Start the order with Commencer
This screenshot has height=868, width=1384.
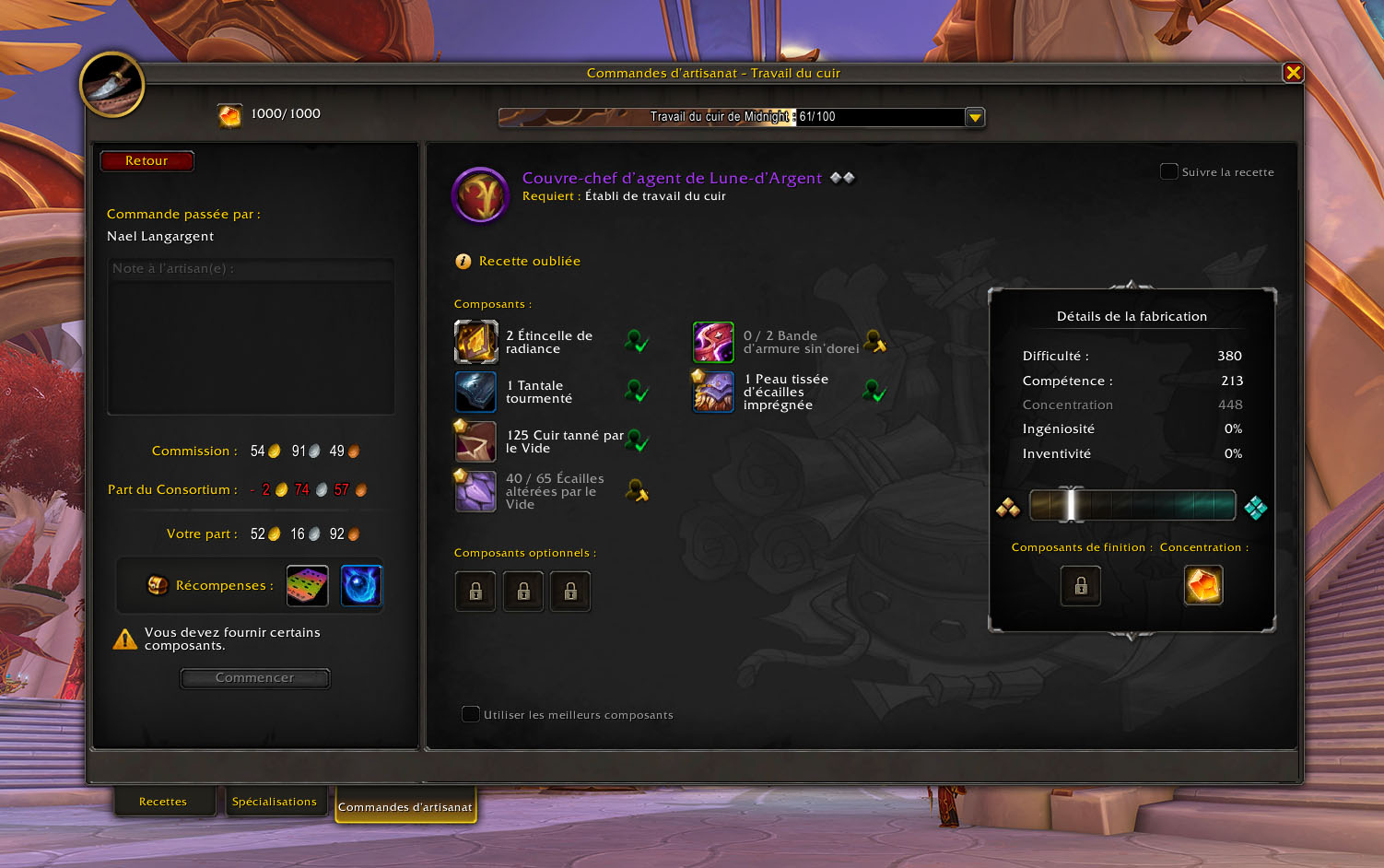[254, 678]
